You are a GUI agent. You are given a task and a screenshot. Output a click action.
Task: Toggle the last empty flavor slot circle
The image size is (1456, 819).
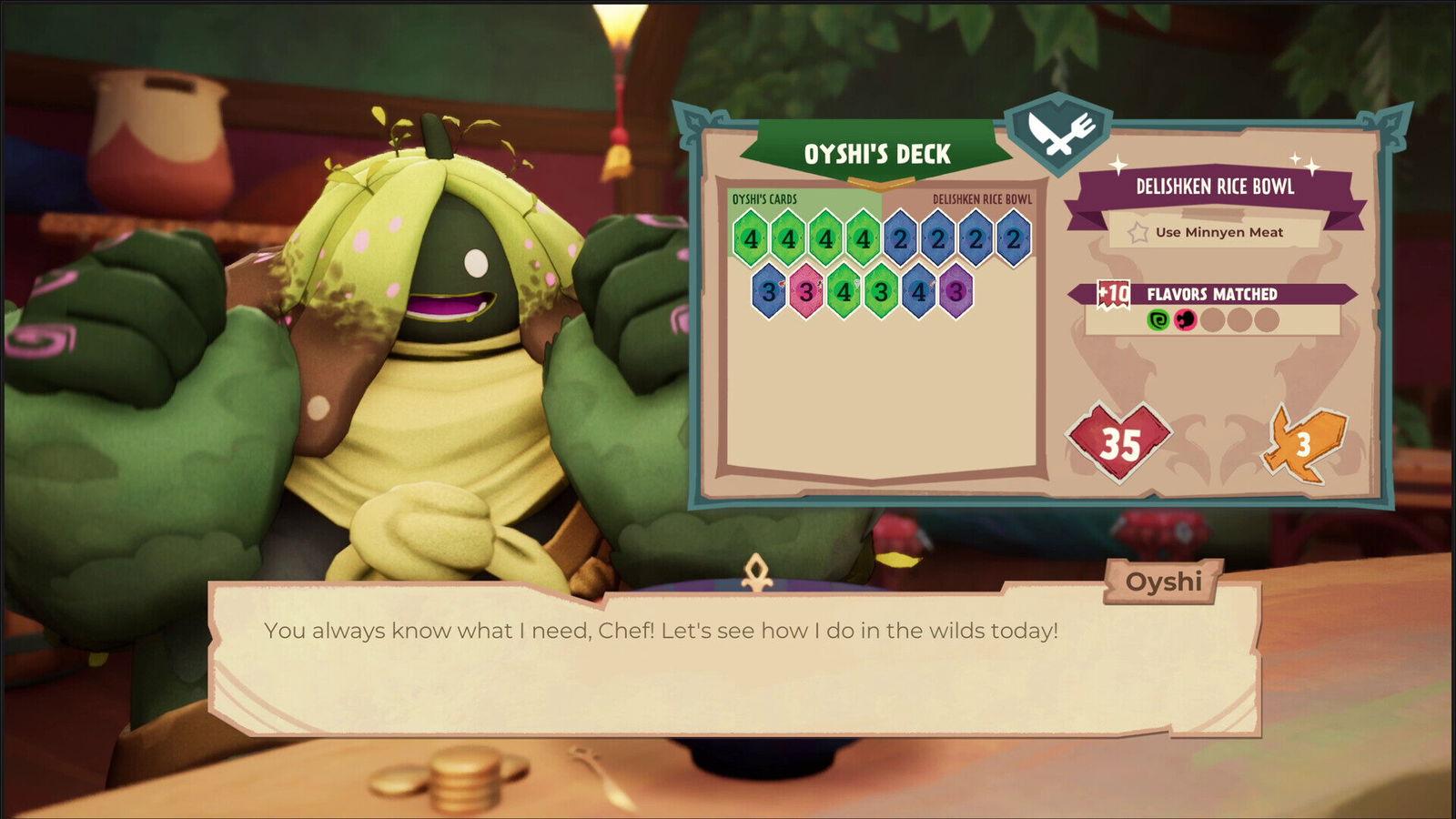[1267, 320]
